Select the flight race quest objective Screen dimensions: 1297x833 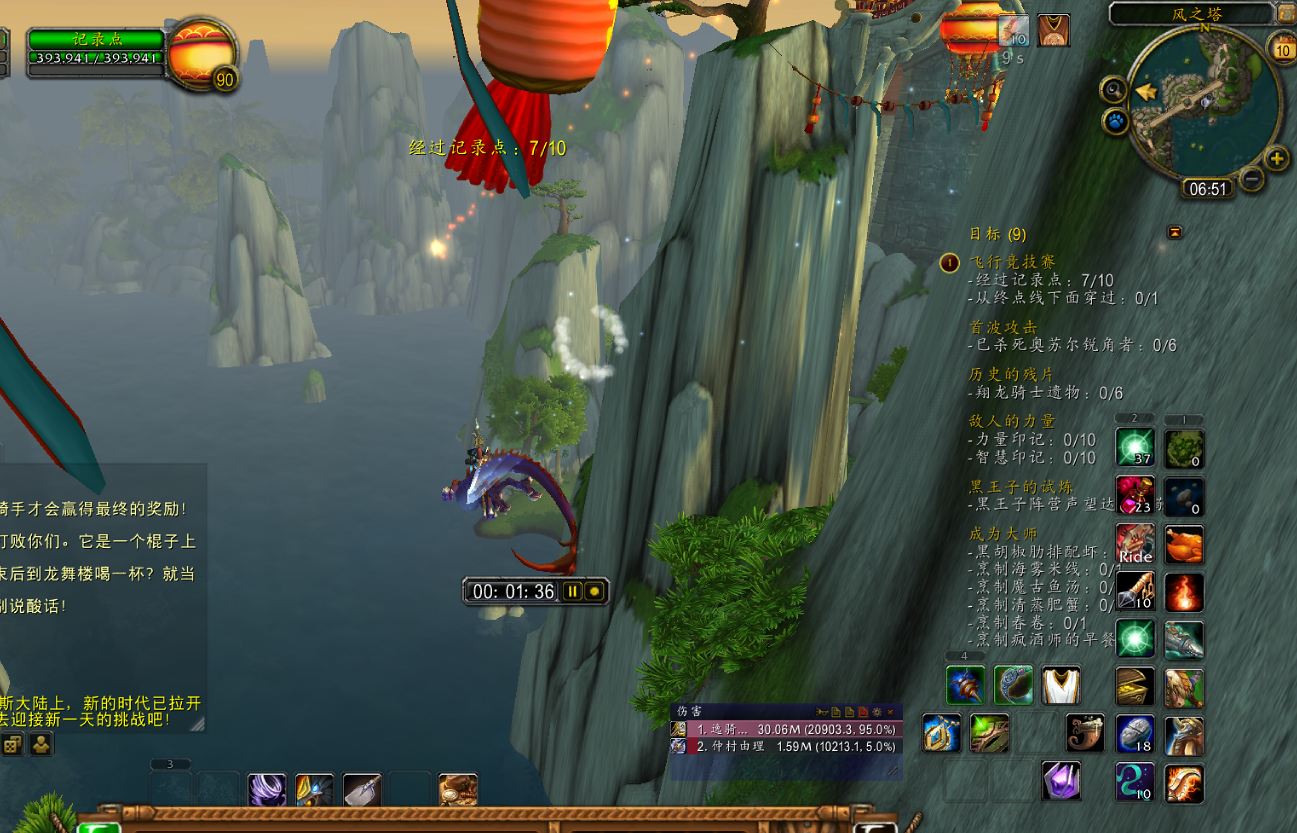1012,262
